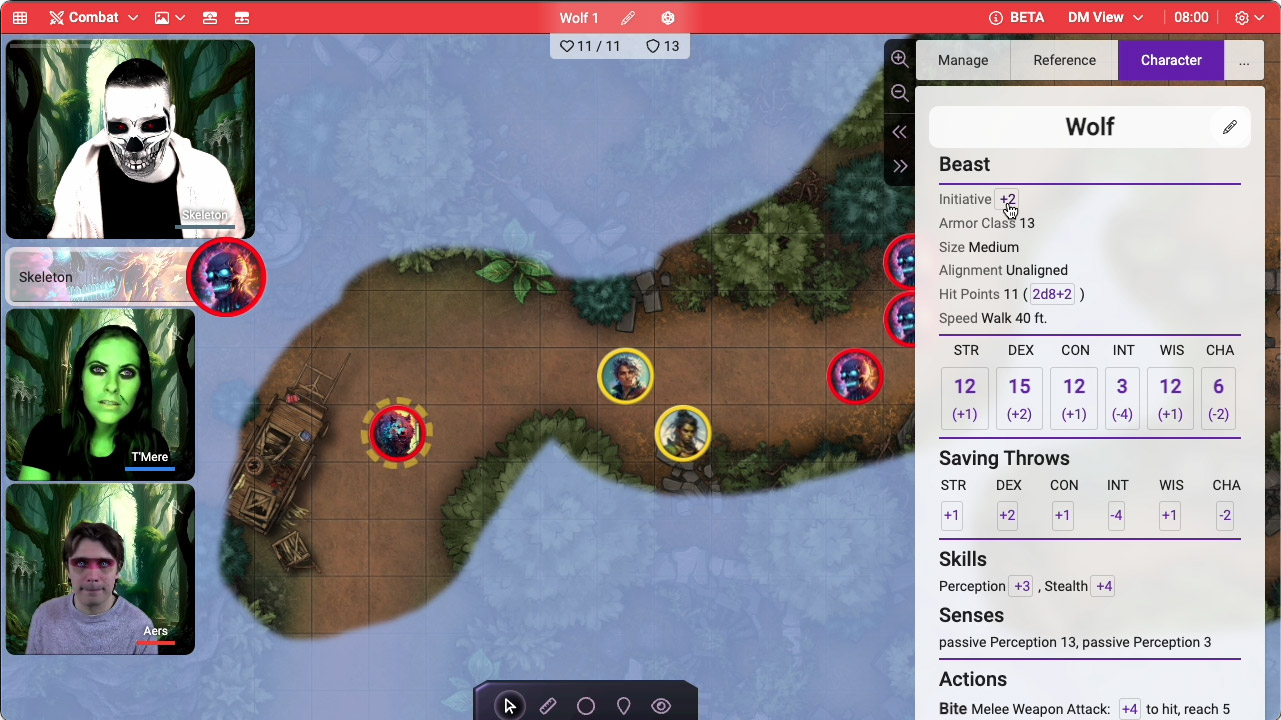Roll the Wolf's +2 Initiative

pyautogui.click(x=1007, y=199)
